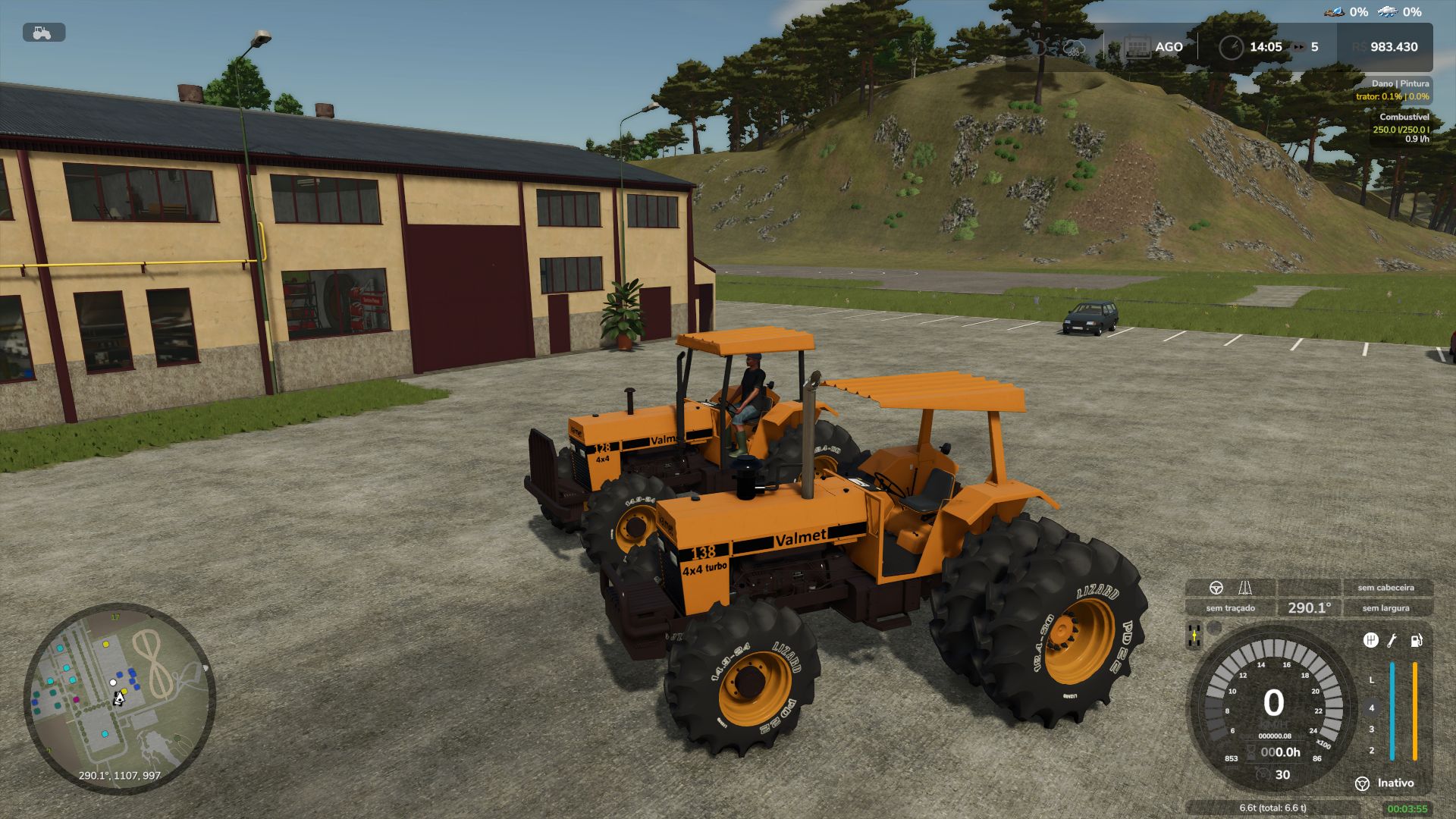The width and height of the screenshot is (1456, 819).
Task: Open the fuel pump icon near the speedometer
Action: point(1417,642)
